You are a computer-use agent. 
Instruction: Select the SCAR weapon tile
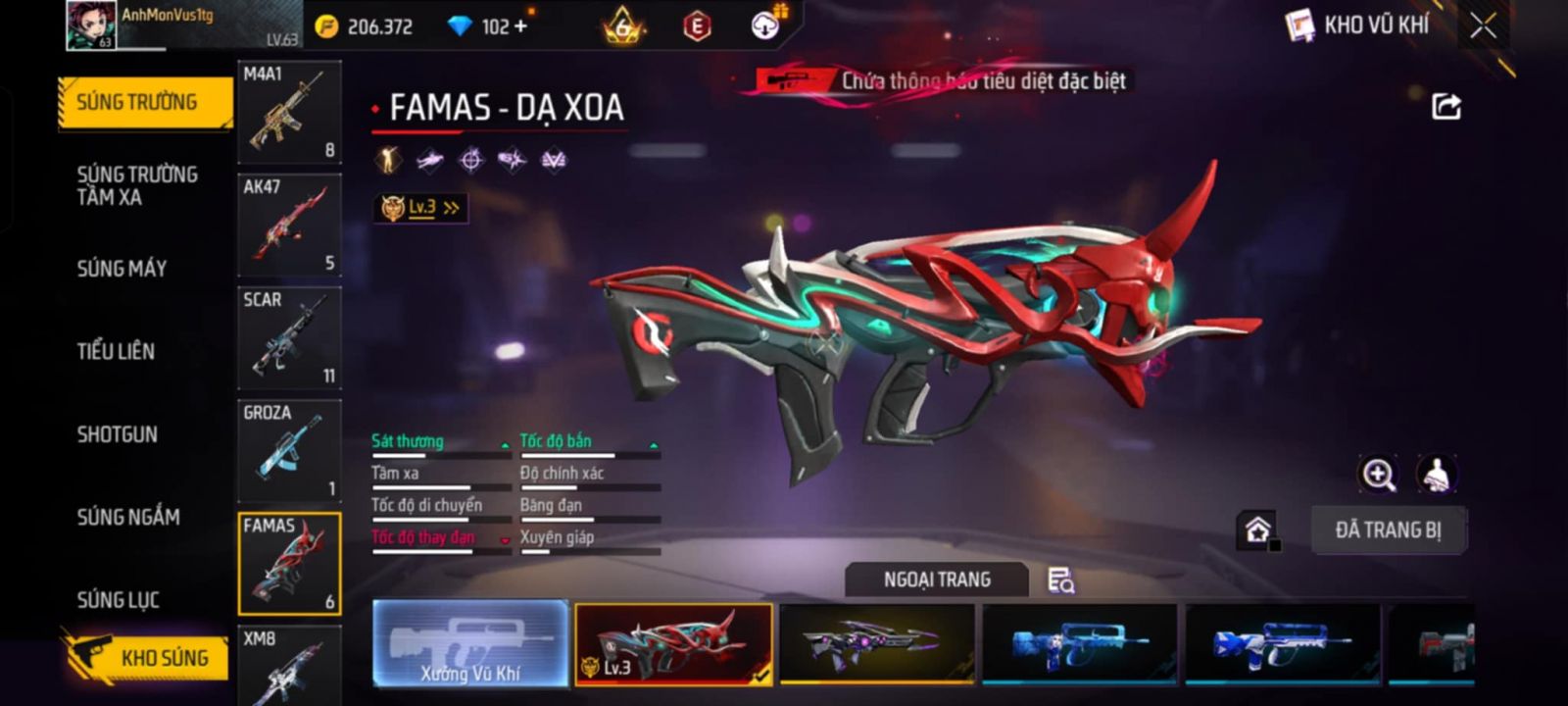[289, 337]
